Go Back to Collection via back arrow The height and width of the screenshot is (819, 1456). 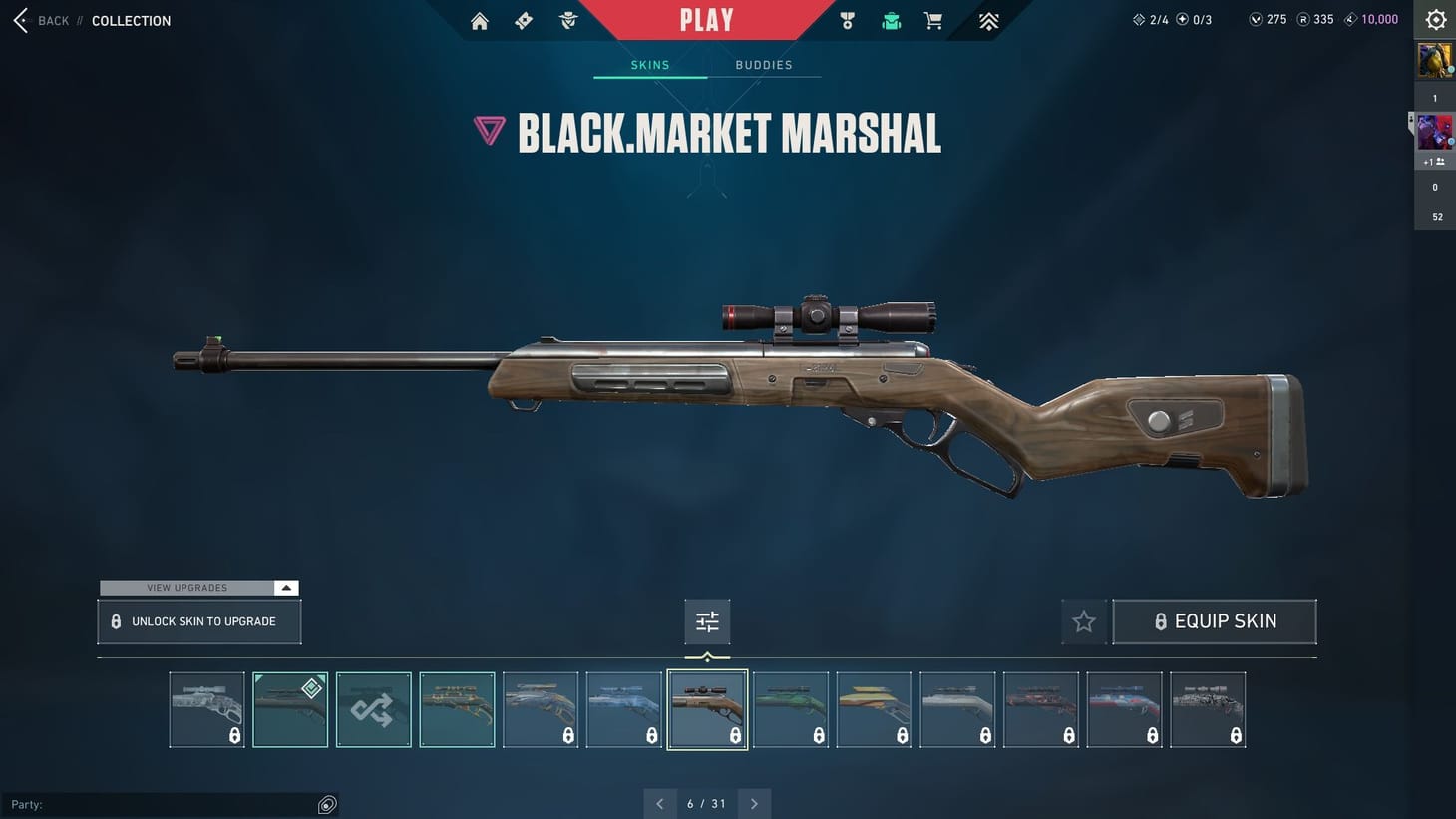tap(20, 20)
